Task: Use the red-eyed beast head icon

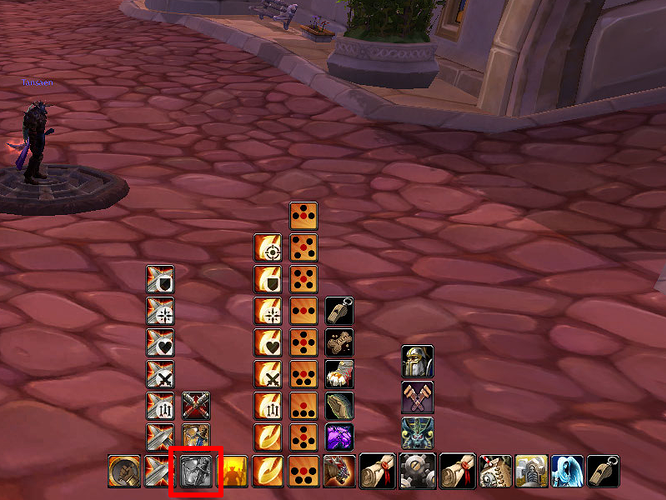Action: click(x=340, y=470)
